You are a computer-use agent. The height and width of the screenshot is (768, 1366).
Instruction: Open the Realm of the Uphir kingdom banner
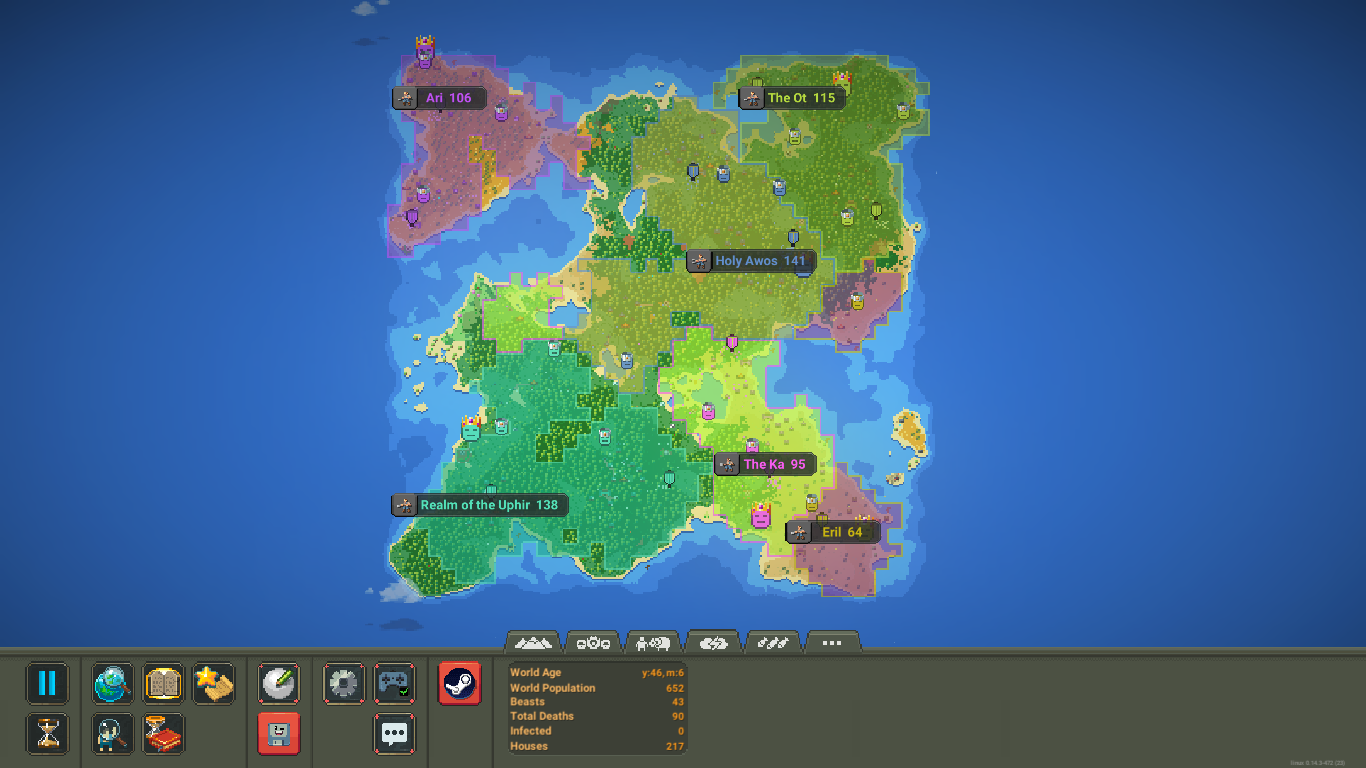(479, 505)
